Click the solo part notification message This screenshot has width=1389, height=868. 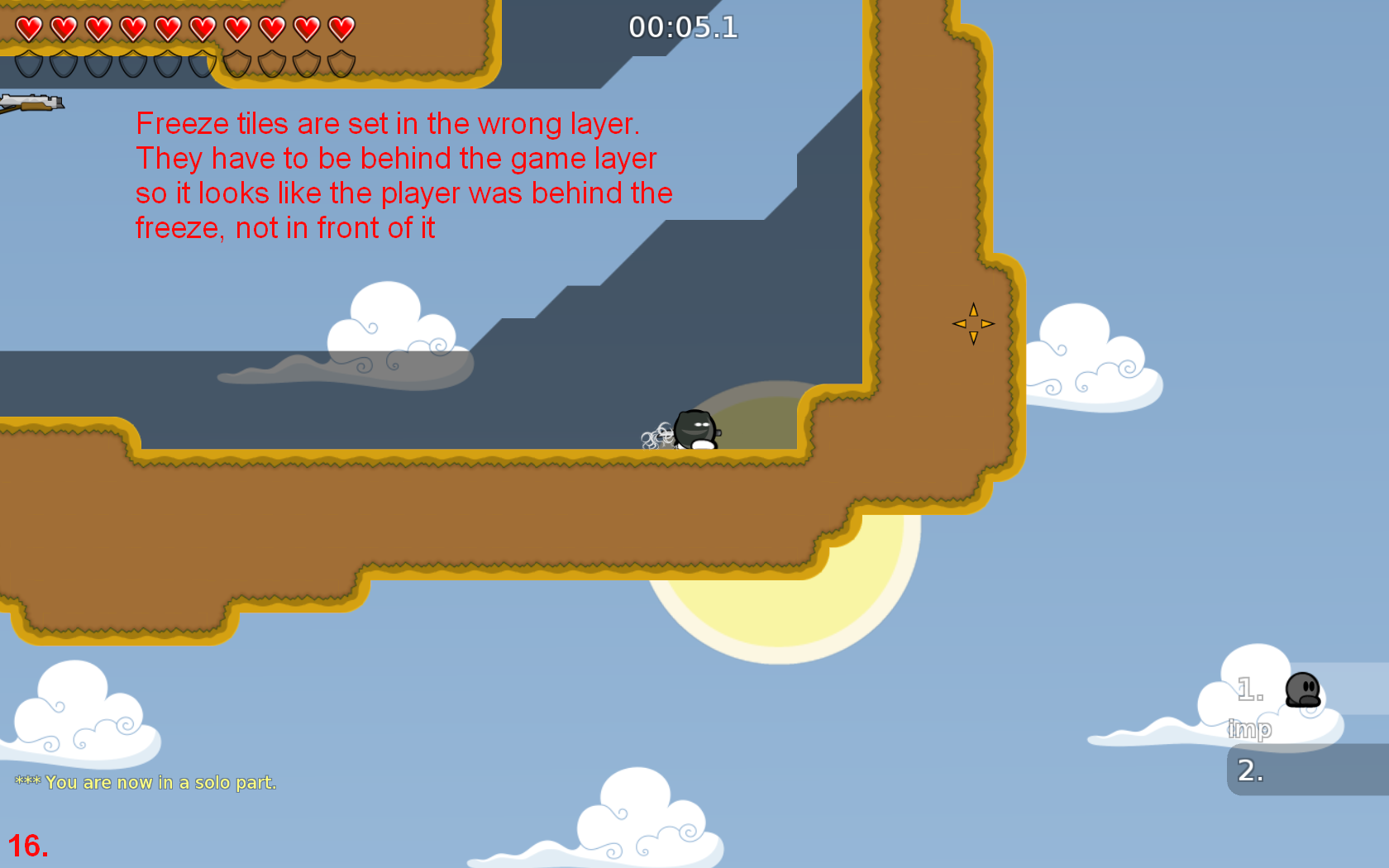pyautogui.click(x=147, y=782)
